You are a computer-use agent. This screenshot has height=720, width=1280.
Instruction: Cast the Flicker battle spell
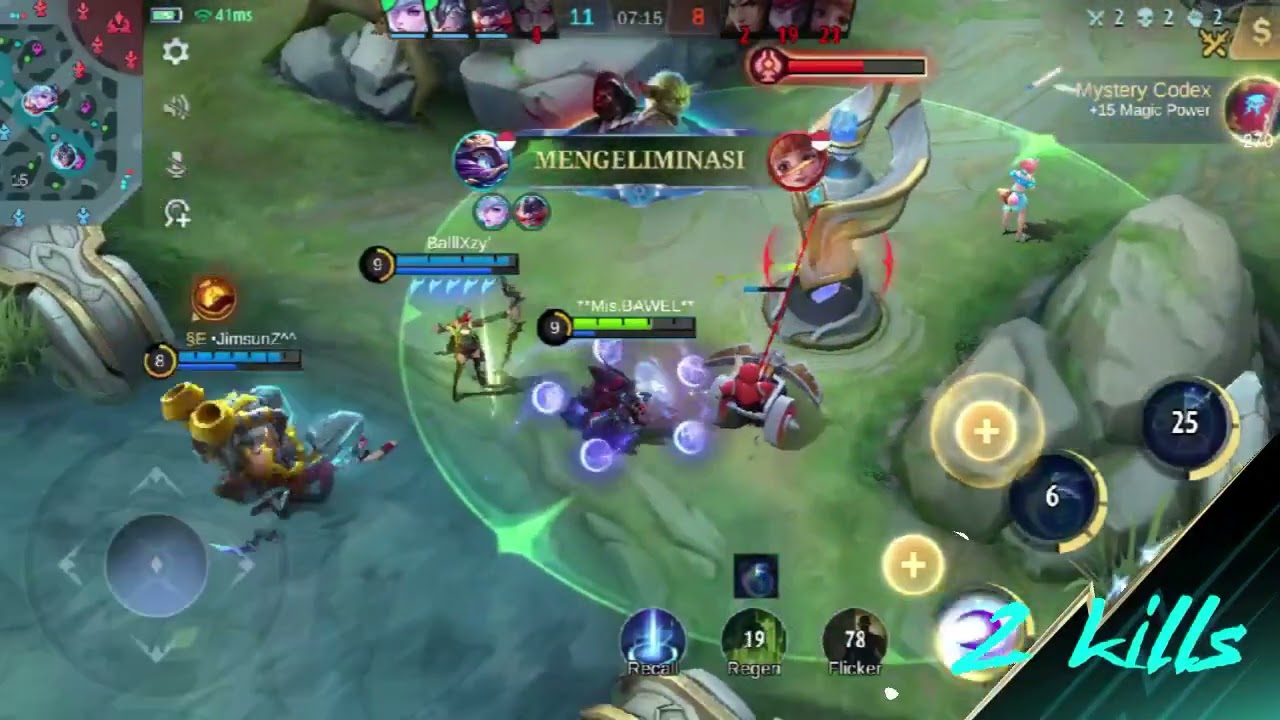point(855,641)
